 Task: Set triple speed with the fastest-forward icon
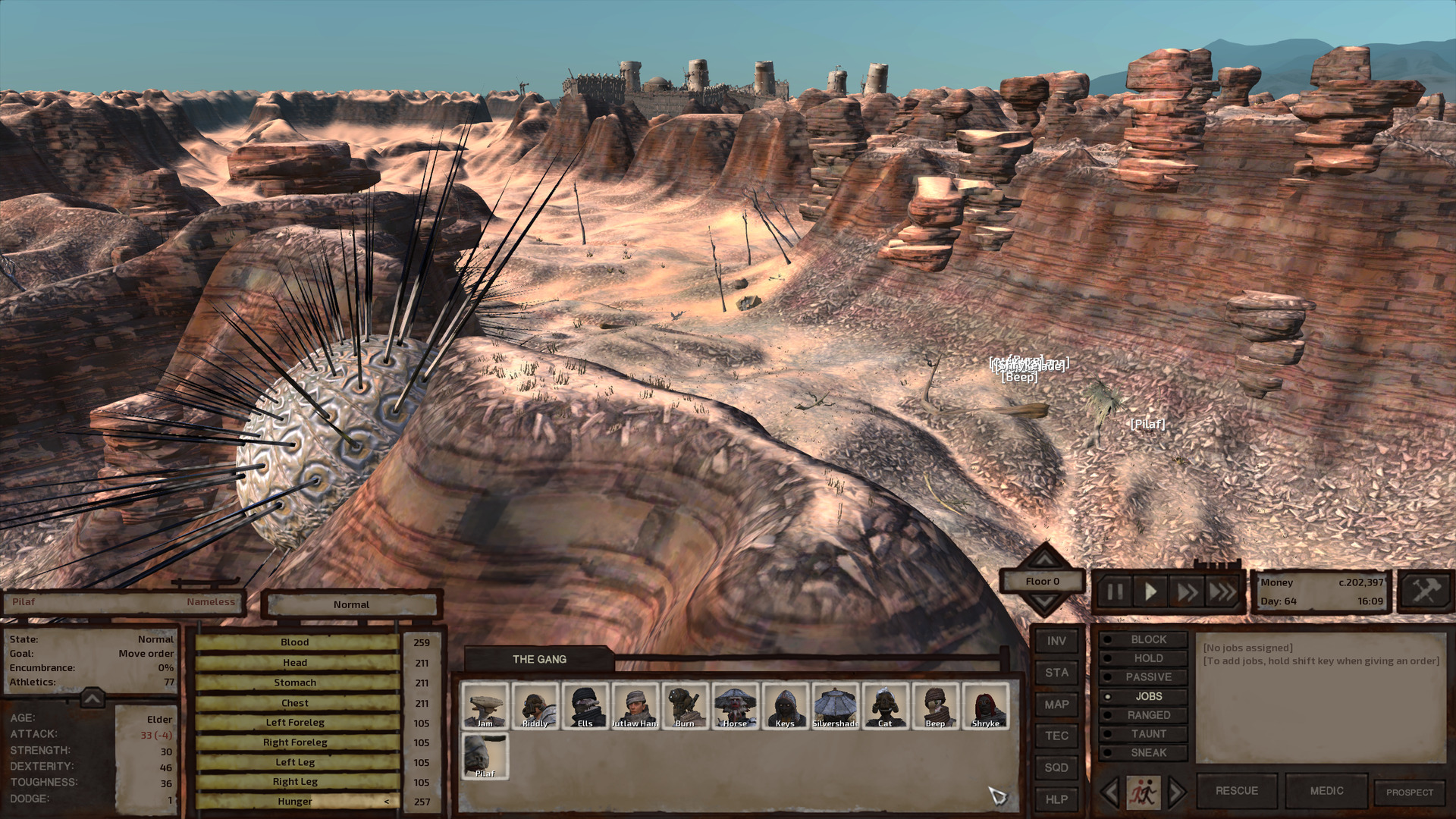coord(1221,592)
